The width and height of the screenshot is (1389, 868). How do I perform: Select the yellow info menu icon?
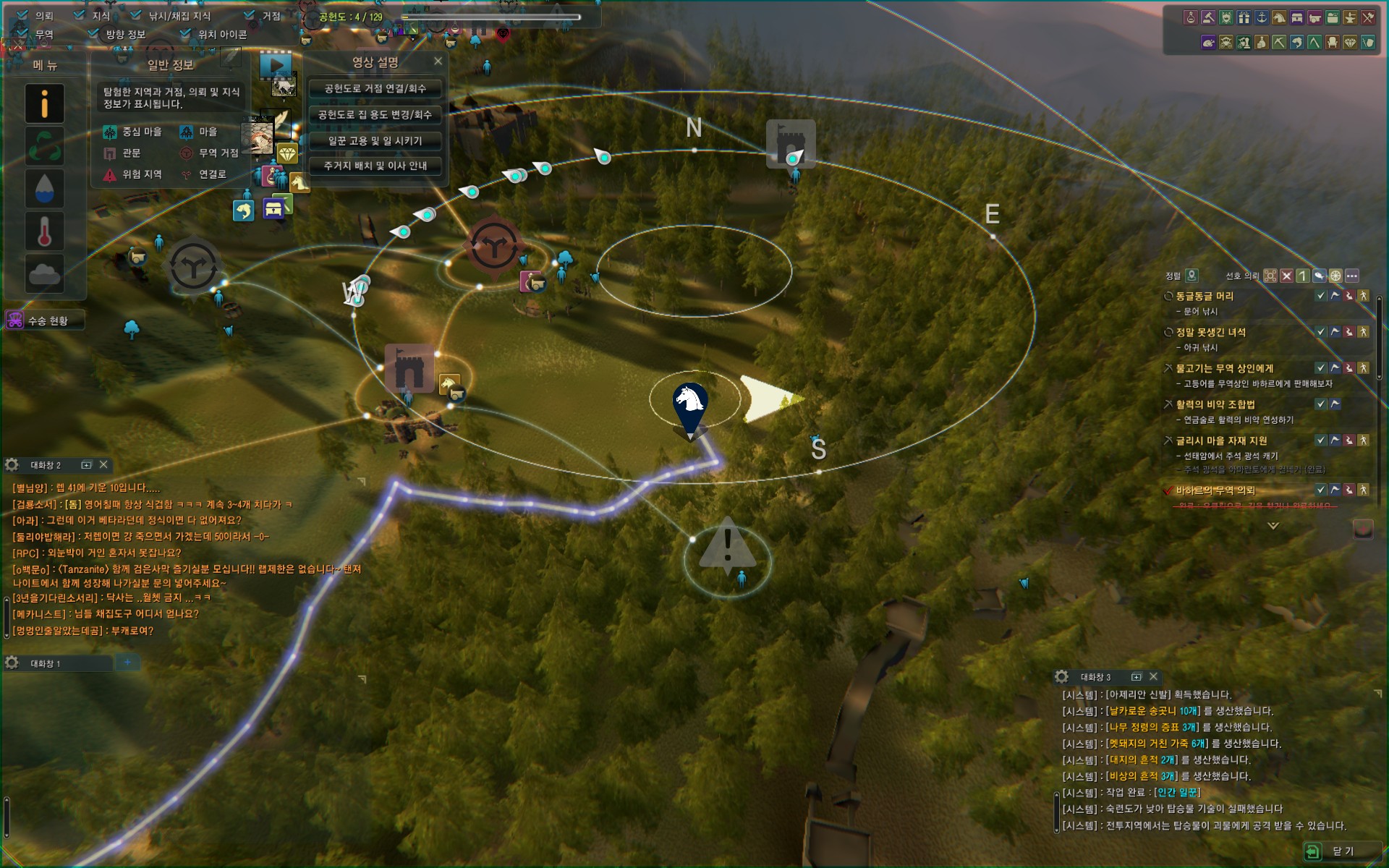coord(44,103)
